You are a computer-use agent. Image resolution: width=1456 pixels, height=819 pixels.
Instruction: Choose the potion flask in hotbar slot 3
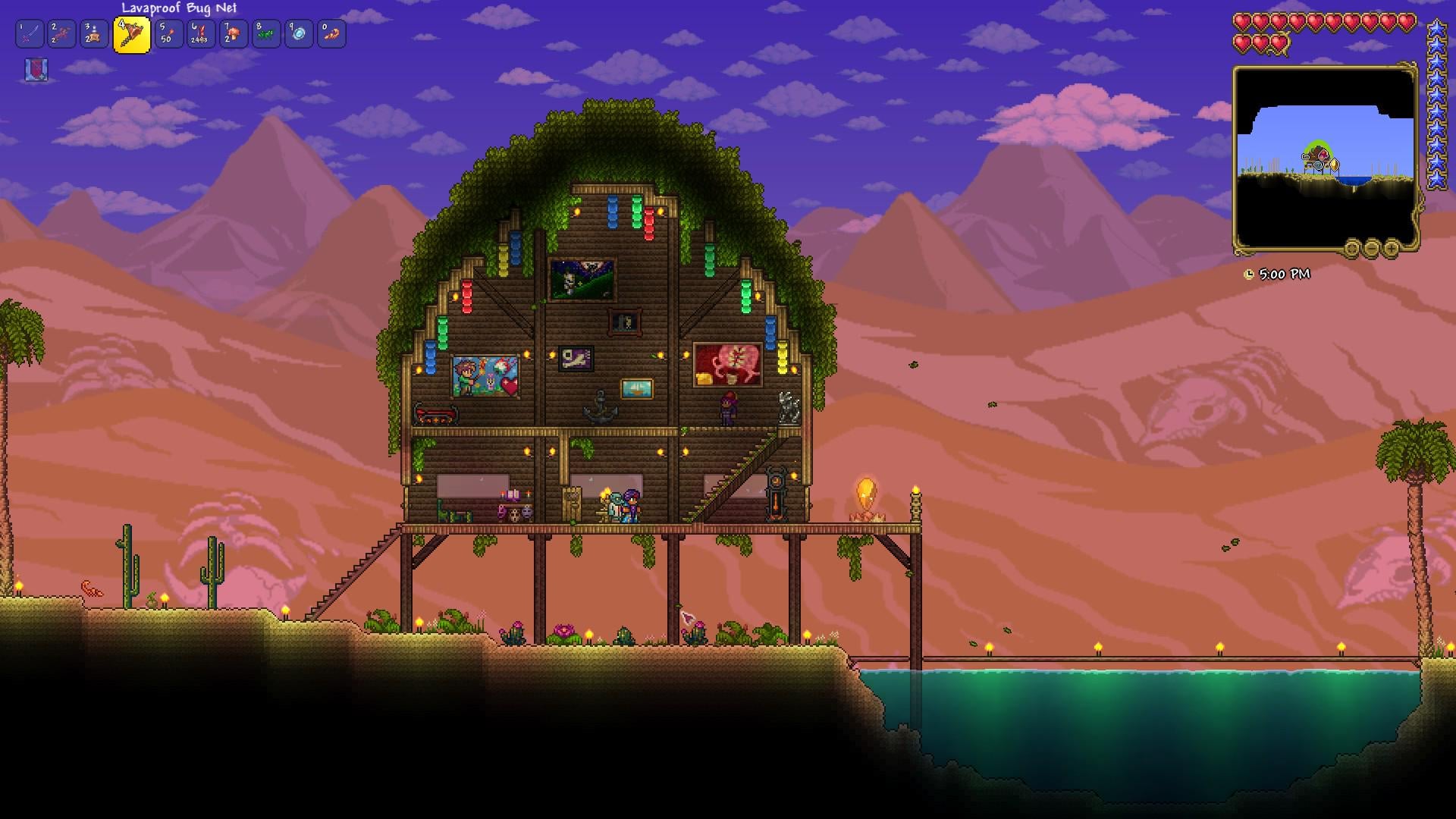pyautogui.click(x=95, y=34)
